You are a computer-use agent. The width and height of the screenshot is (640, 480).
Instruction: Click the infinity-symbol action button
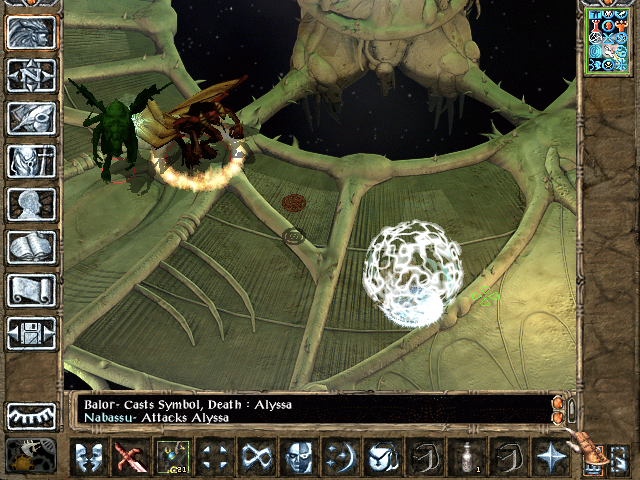[256, 457]
